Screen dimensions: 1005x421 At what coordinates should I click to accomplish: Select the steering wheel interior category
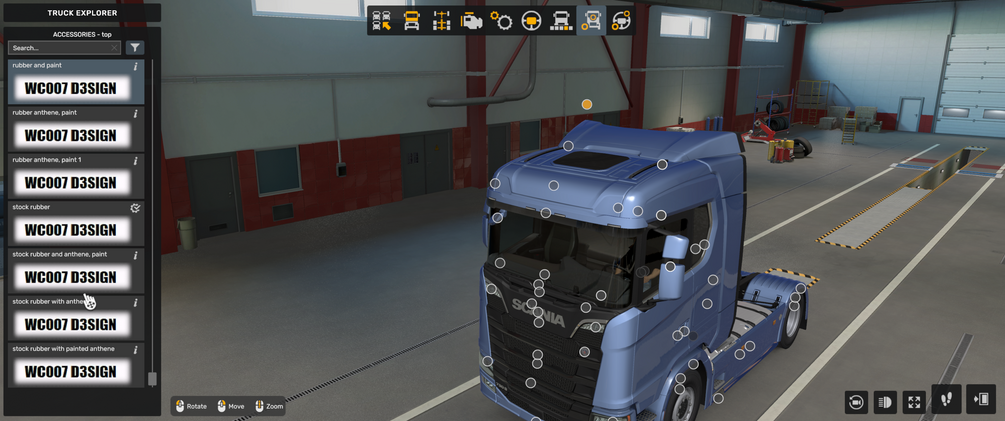pos(531,21)
